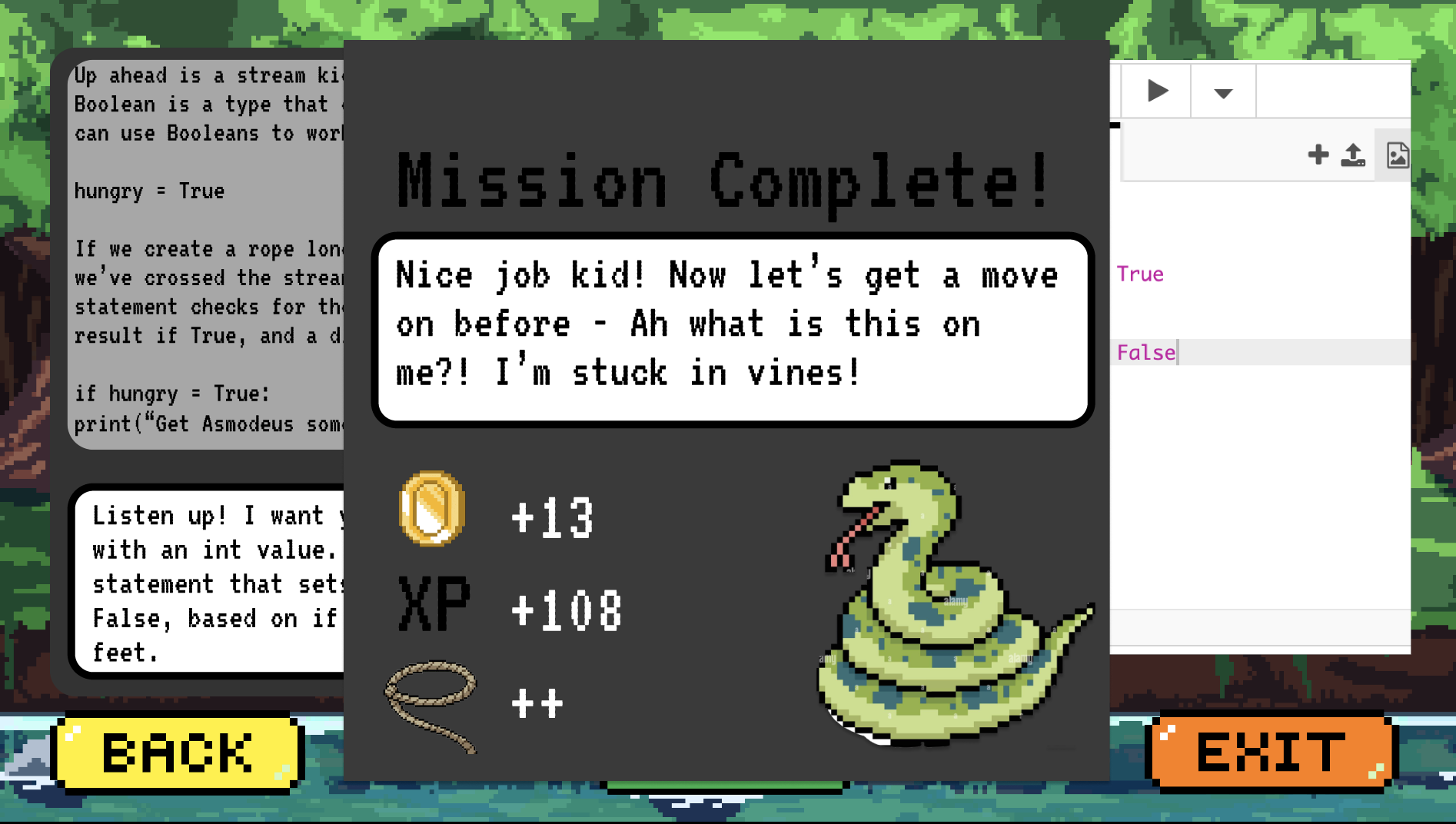Add a new item with the plus icon
This screenshot has height=824, width=1456.
tap(1318, 154)
